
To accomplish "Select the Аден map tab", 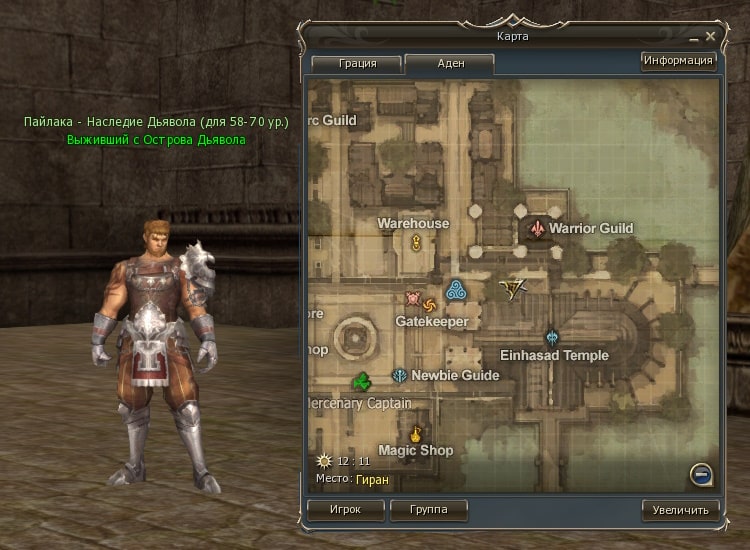I will (450, 63).
